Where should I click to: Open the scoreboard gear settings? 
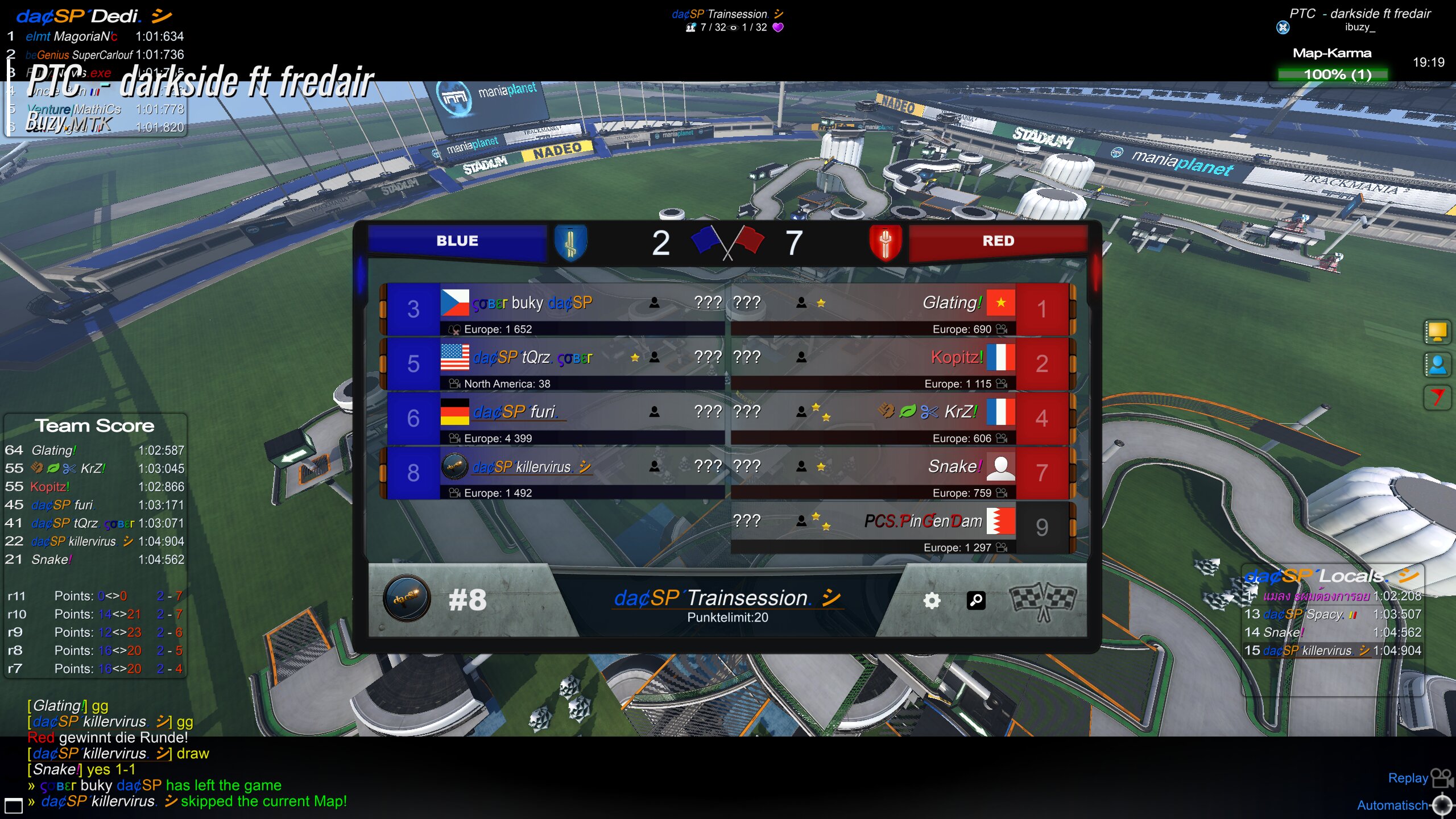tap(932, 601)
